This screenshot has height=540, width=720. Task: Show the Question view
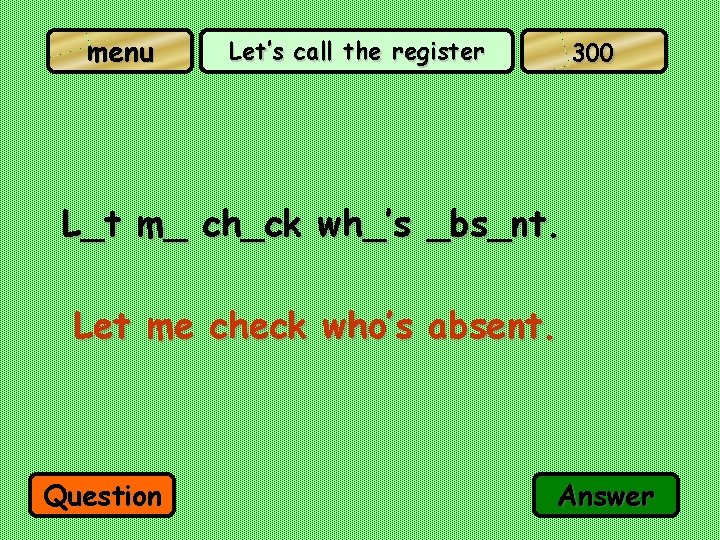coord(103,496)
